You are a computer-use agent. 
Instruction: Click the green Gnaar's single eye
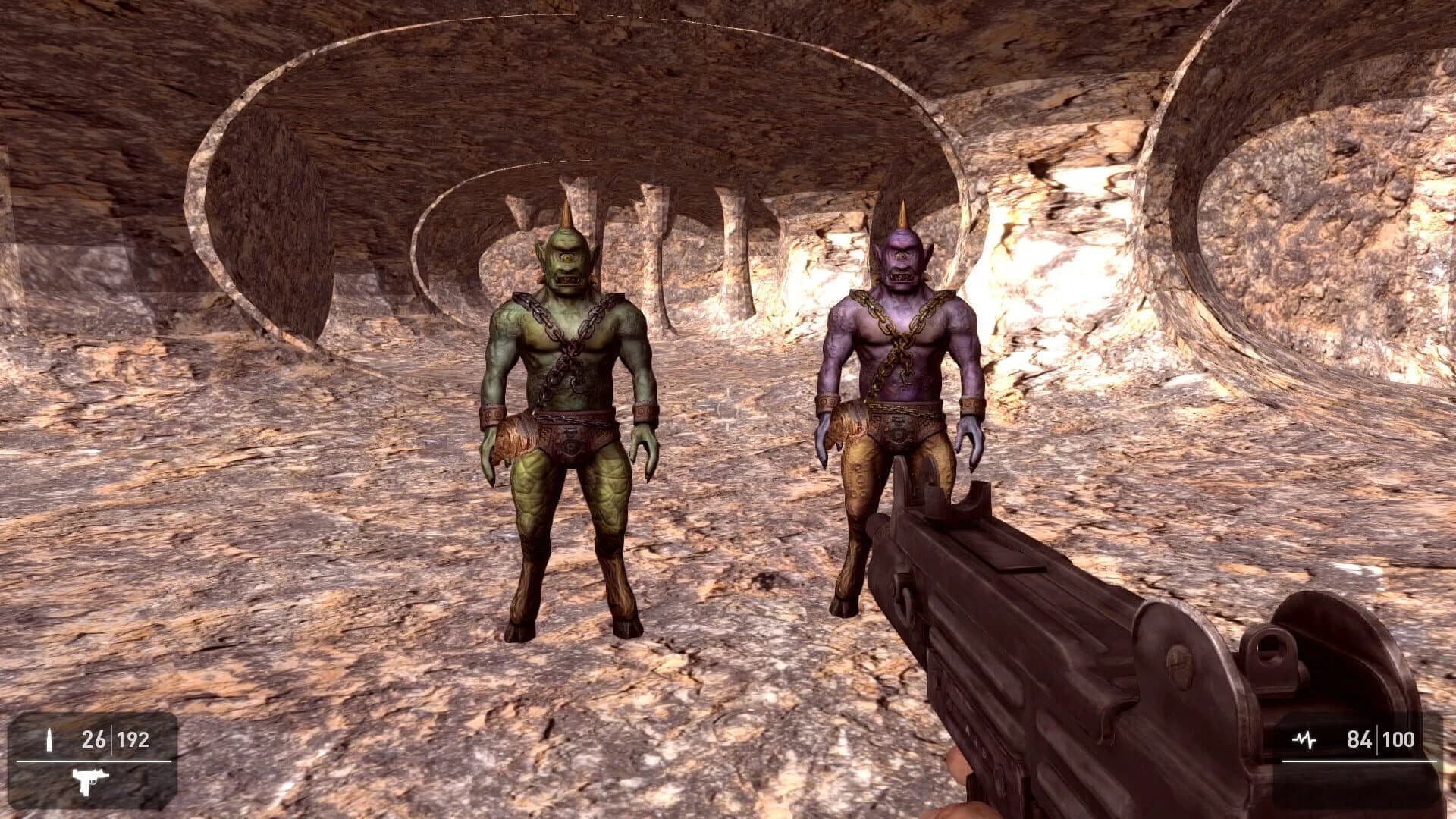tap(565, 259)
